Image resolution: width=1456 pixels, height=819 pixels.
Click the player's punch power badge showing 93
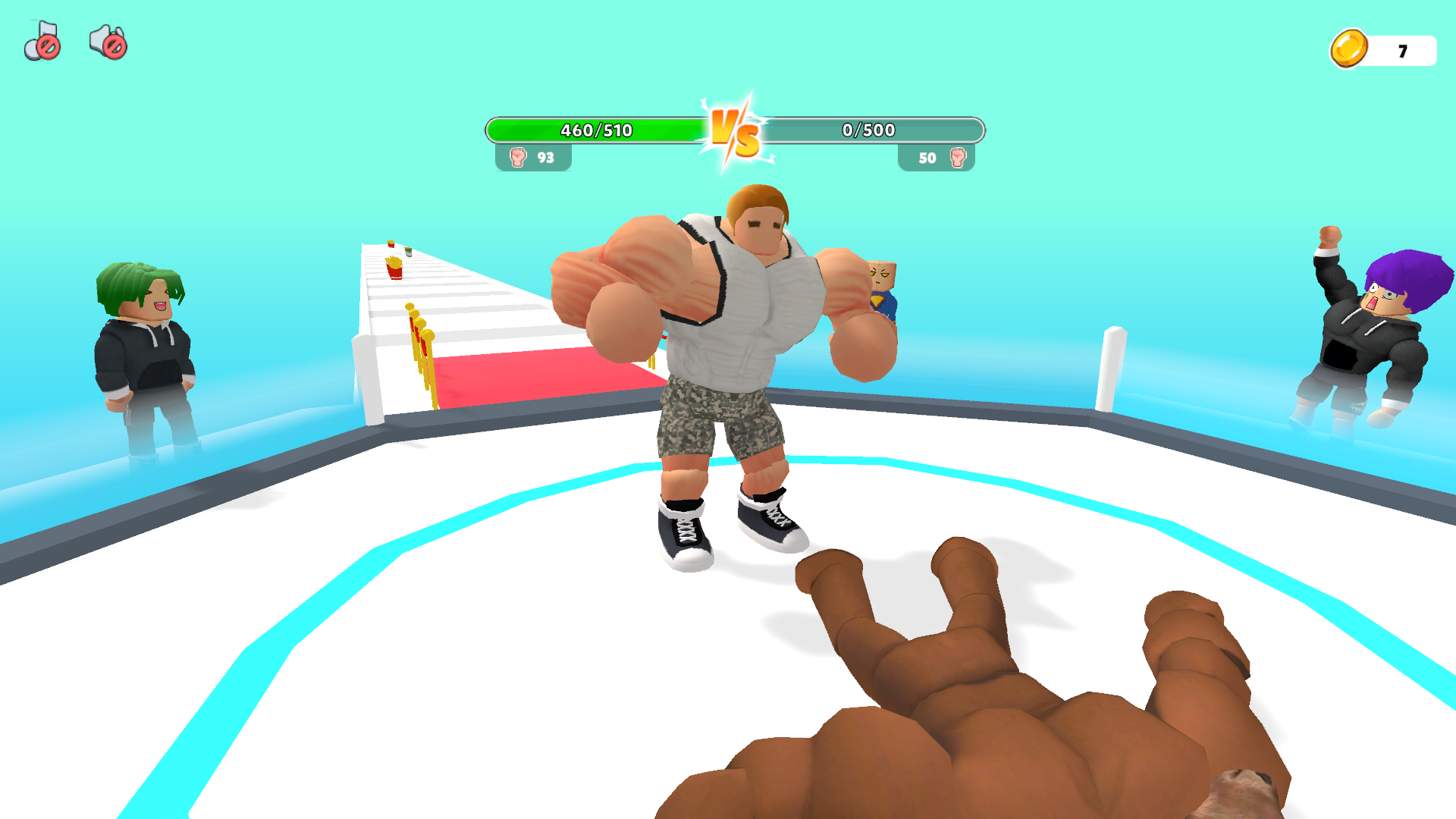pos(535,158)
